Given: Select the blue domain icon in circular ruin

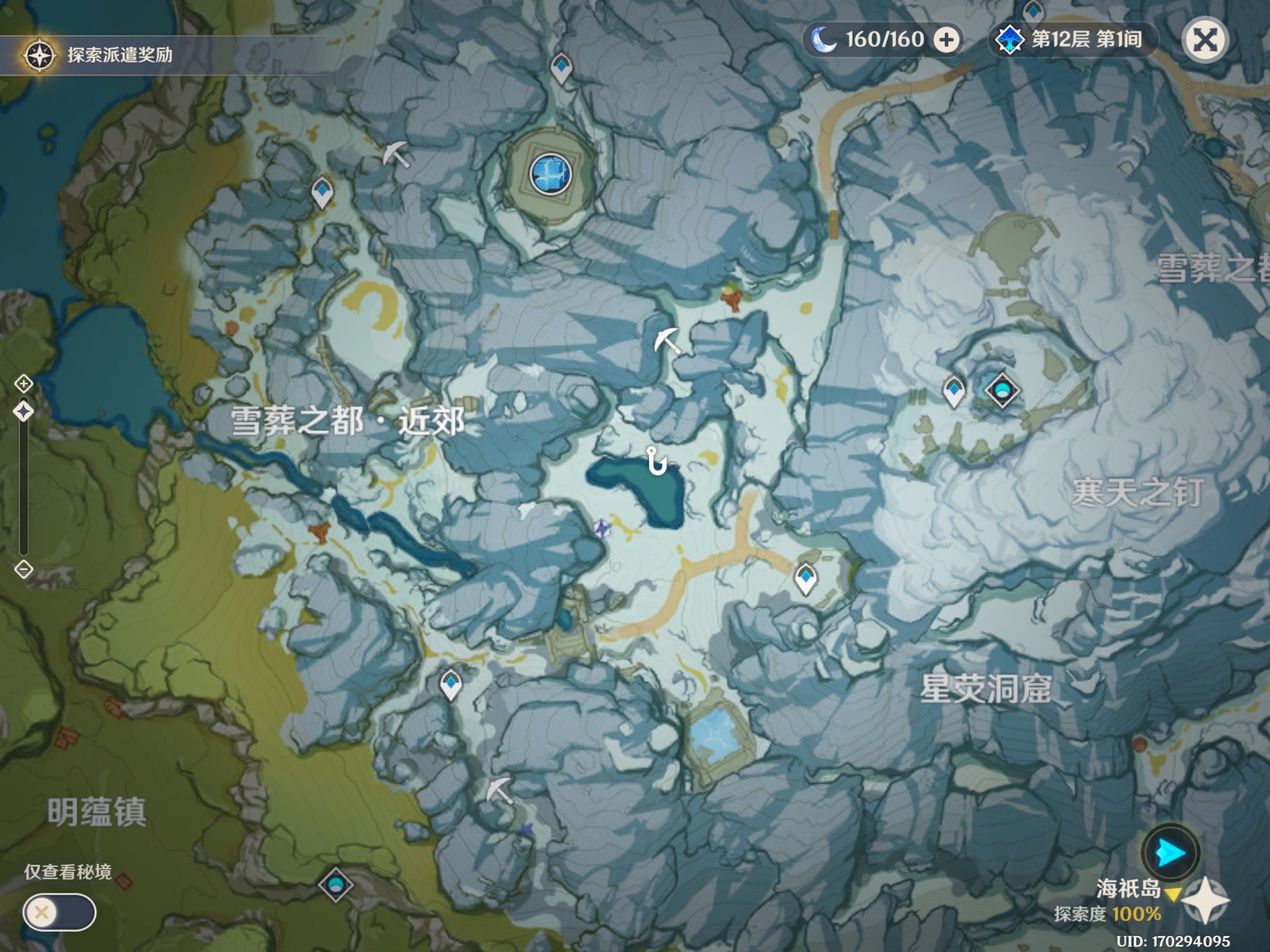Looking at the screenshot, I should [x=550, y=174].
